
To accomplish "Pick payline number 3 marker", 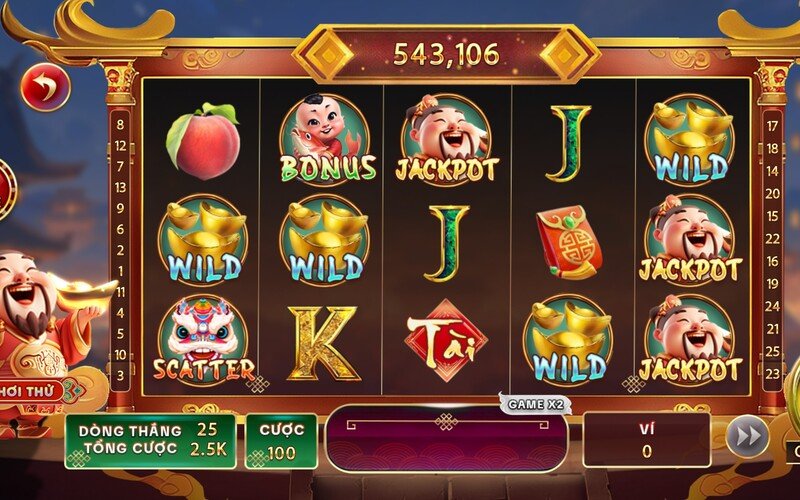I will pyautogui.click(x=121, y=374).
